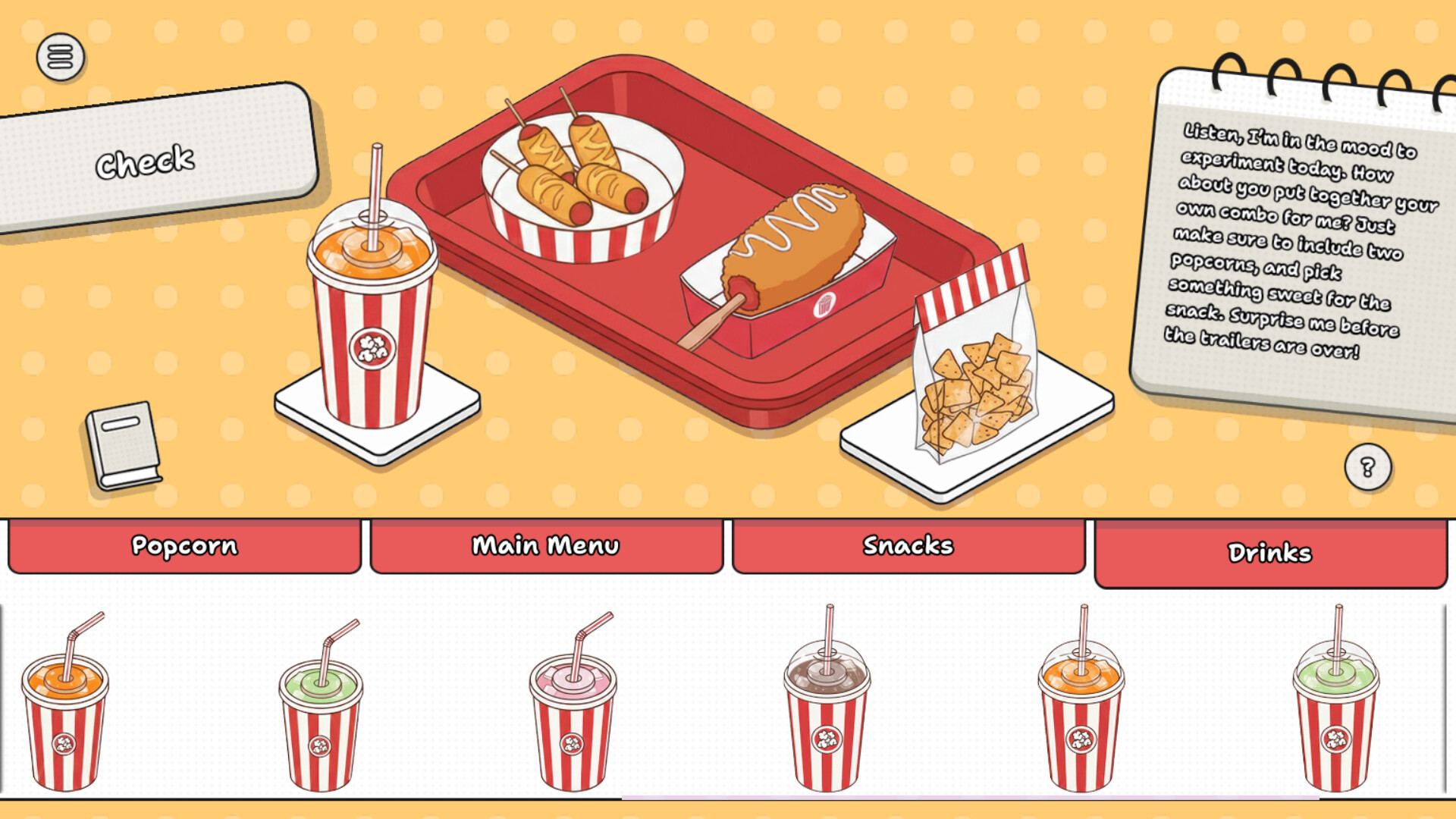This screenshot has height=819, width=1456.
Task: Switch to the Snacks tab
Action: pos(908,544)
